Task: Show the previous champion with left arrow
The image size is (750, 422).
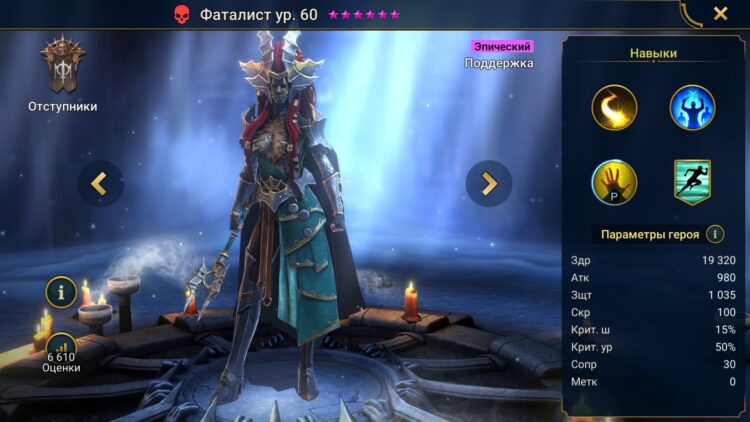Action: [101, 183]
